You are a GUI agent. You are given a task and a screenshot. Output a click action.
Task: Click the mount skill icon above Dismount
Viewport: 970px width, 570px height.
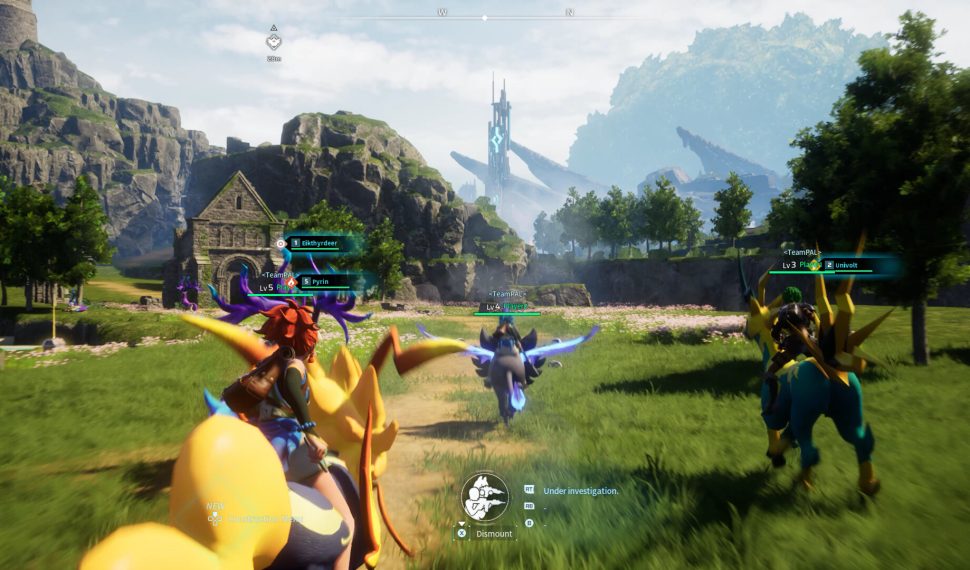(x=485, y=496)
